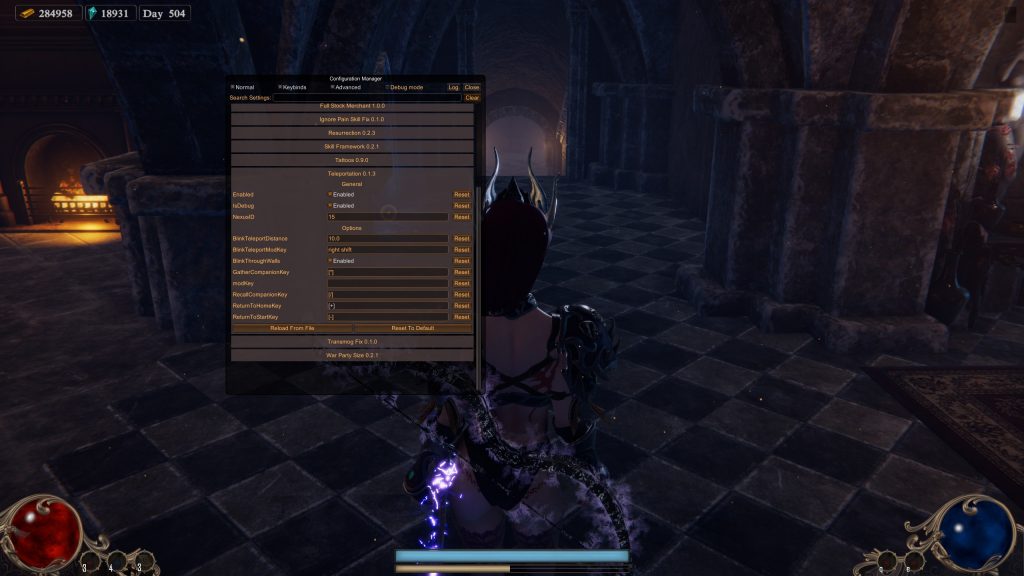Toggle the Keybinds settings filter

pos(281,87)
